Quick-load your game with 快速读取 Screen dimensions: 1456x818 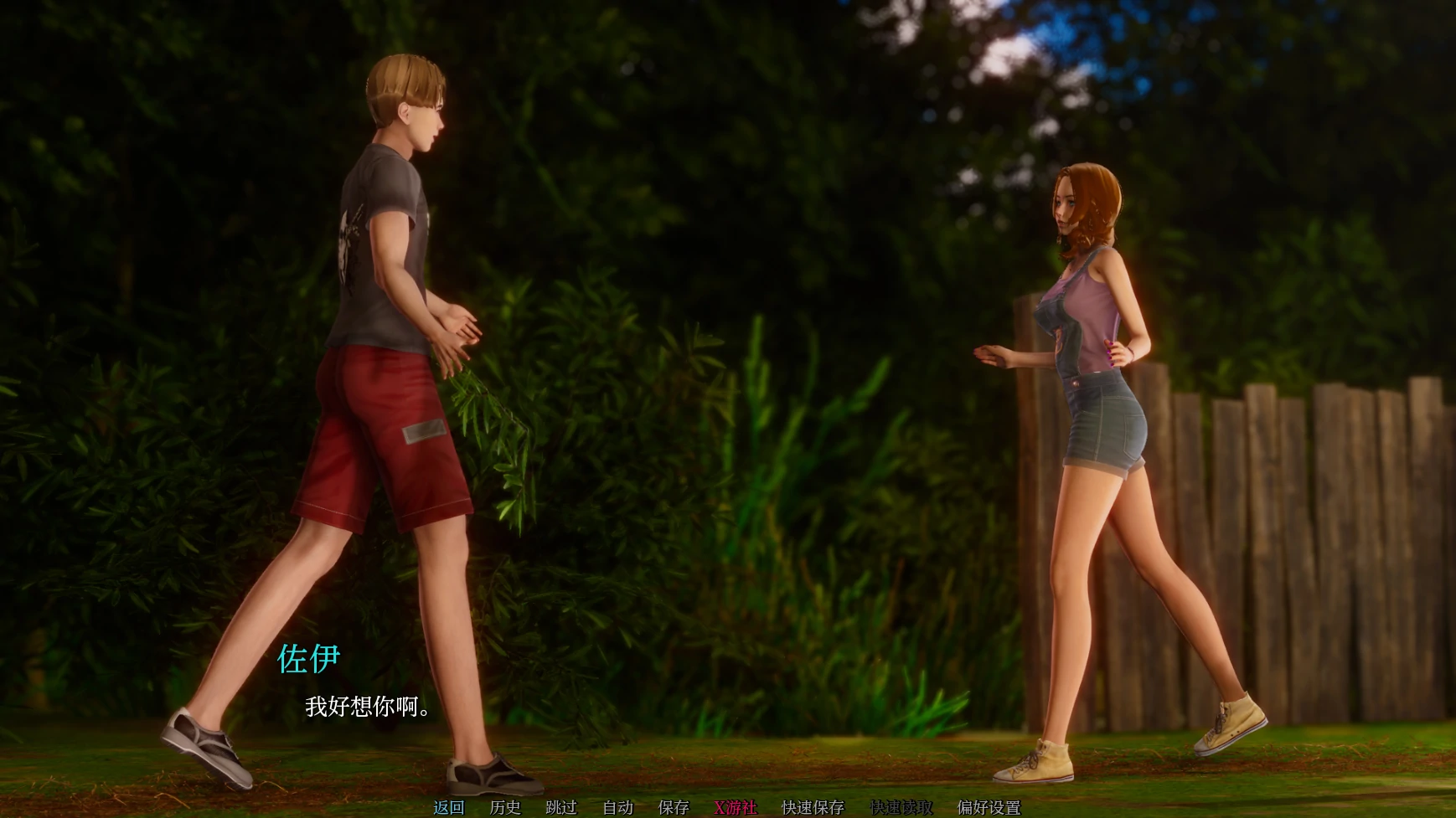(901, 808)
